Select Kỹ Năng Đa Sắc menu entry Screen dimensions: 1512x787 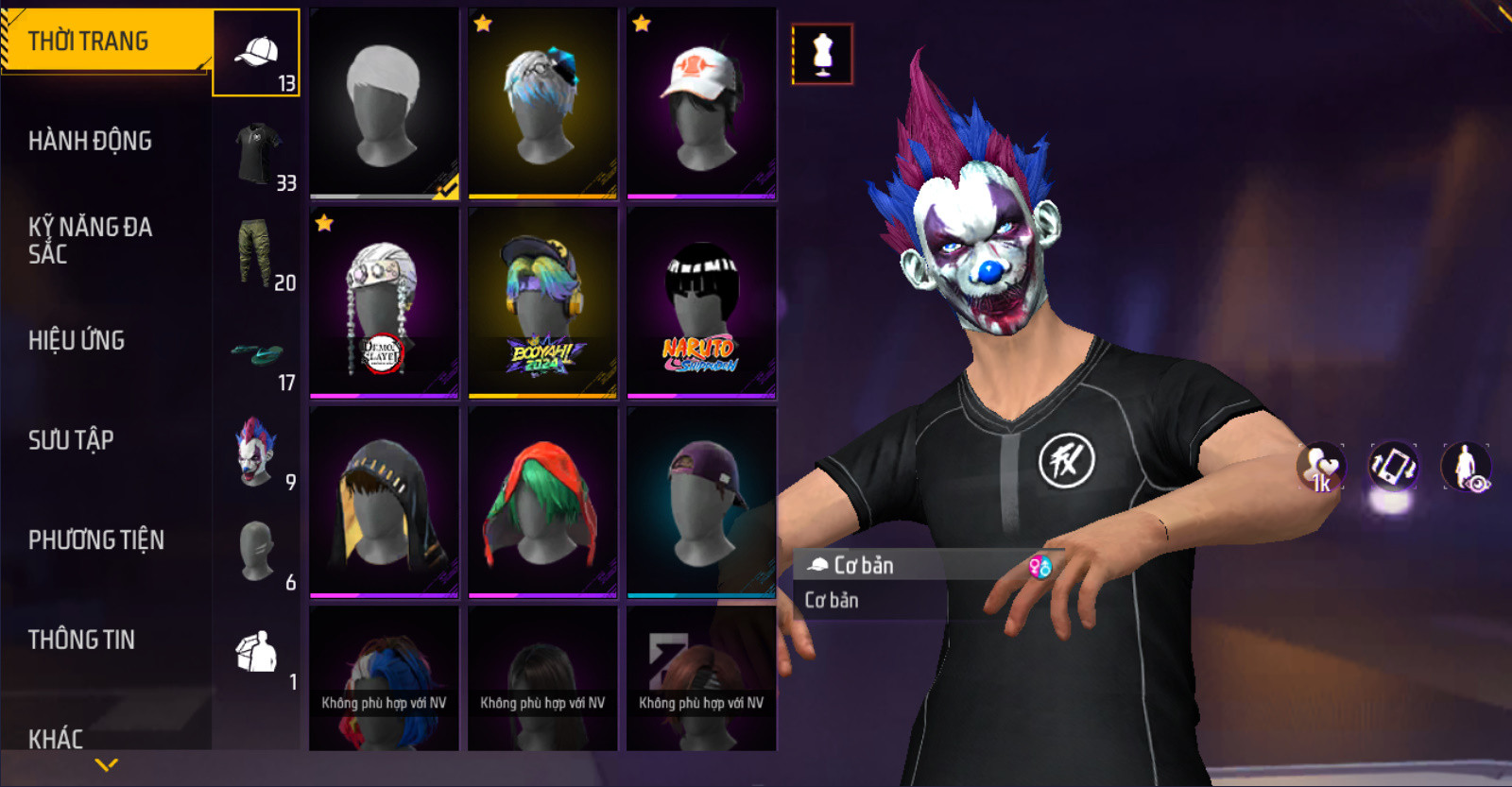tap(91, 240)
